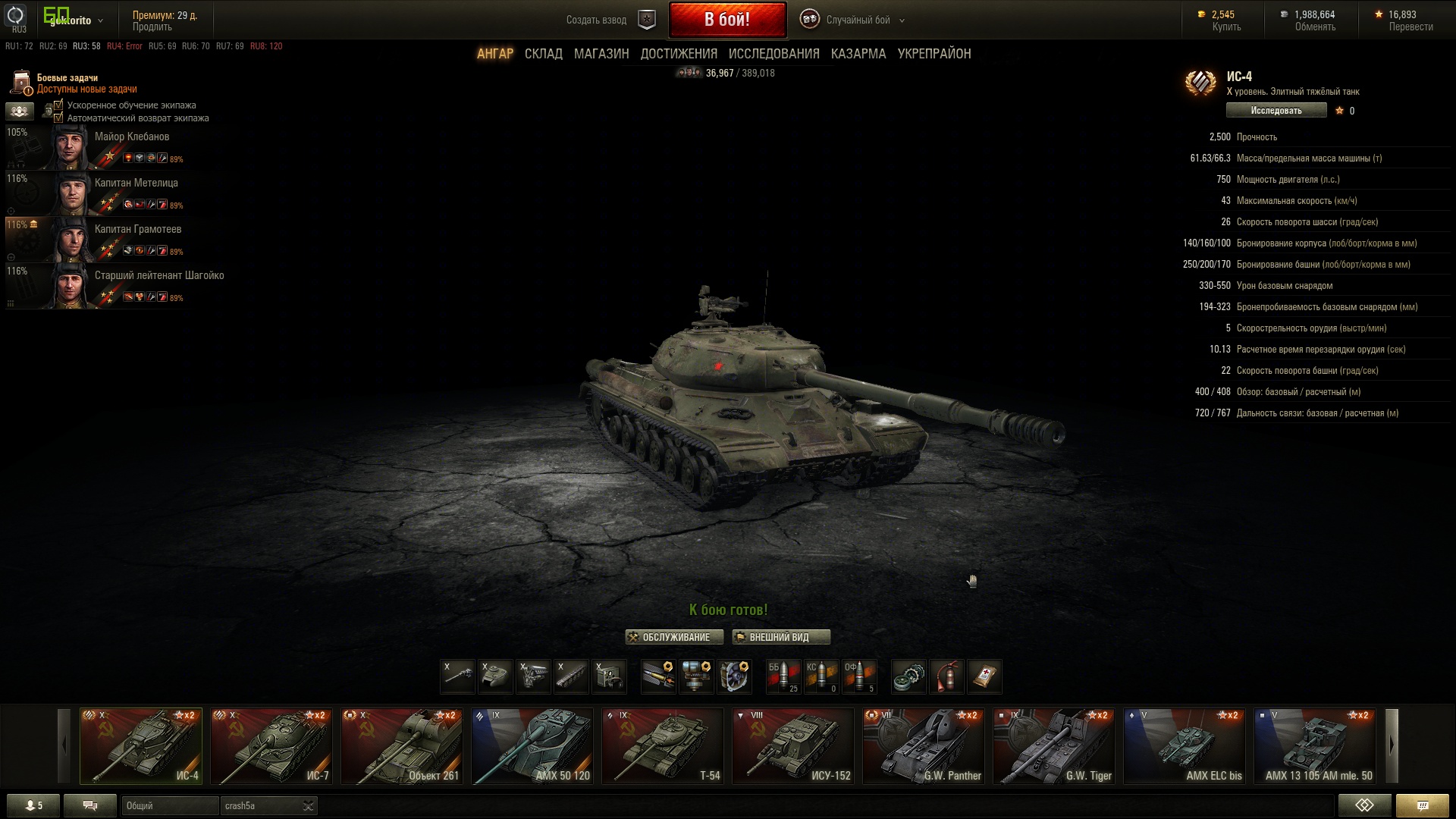Toggle Ускоренное обучение экипажа checkbox
The image size is (1456, 819).
pyautogui.click(x=58, y=105)
